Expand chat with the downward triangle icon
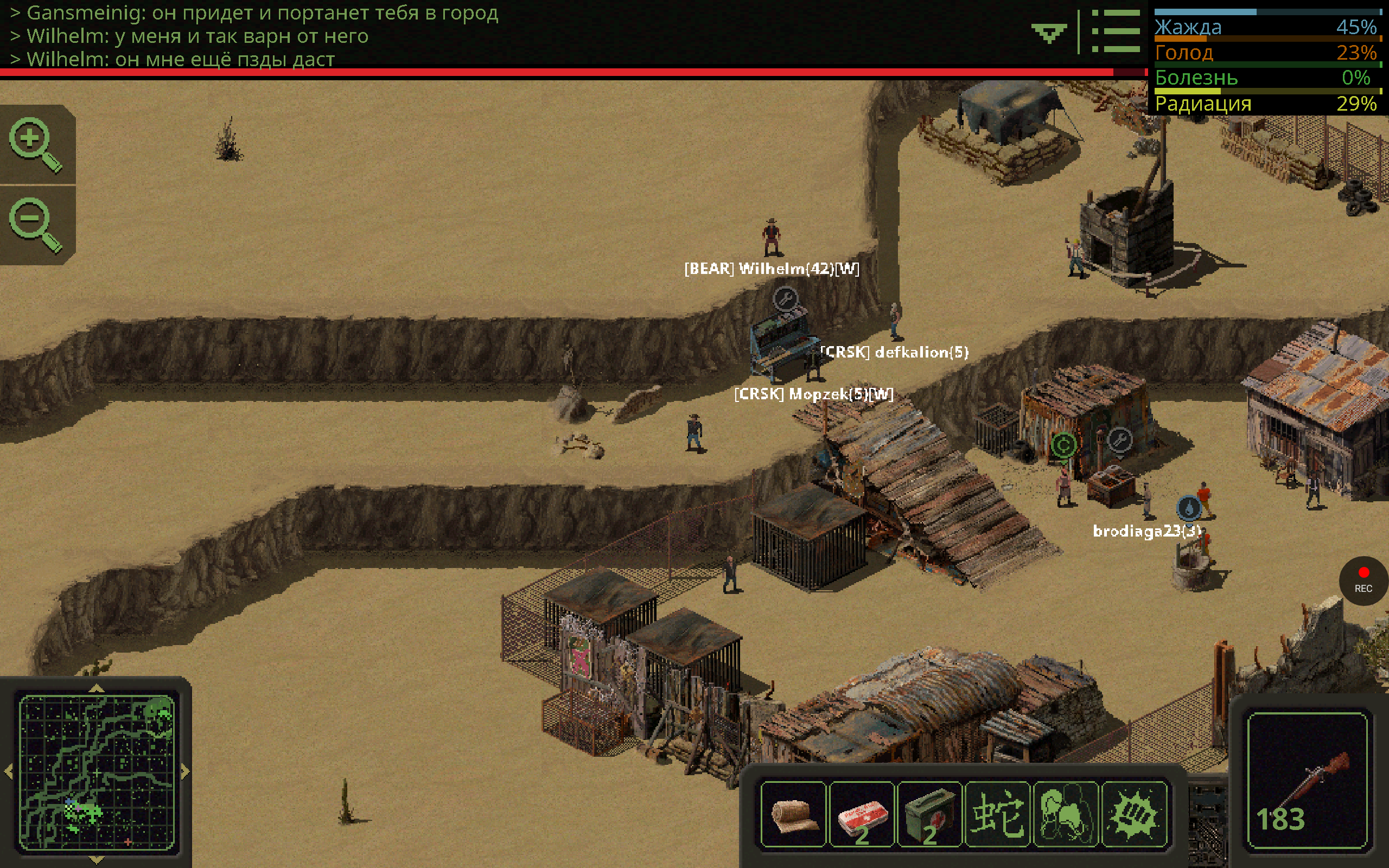The image size is (1389, 868). 1049,33
